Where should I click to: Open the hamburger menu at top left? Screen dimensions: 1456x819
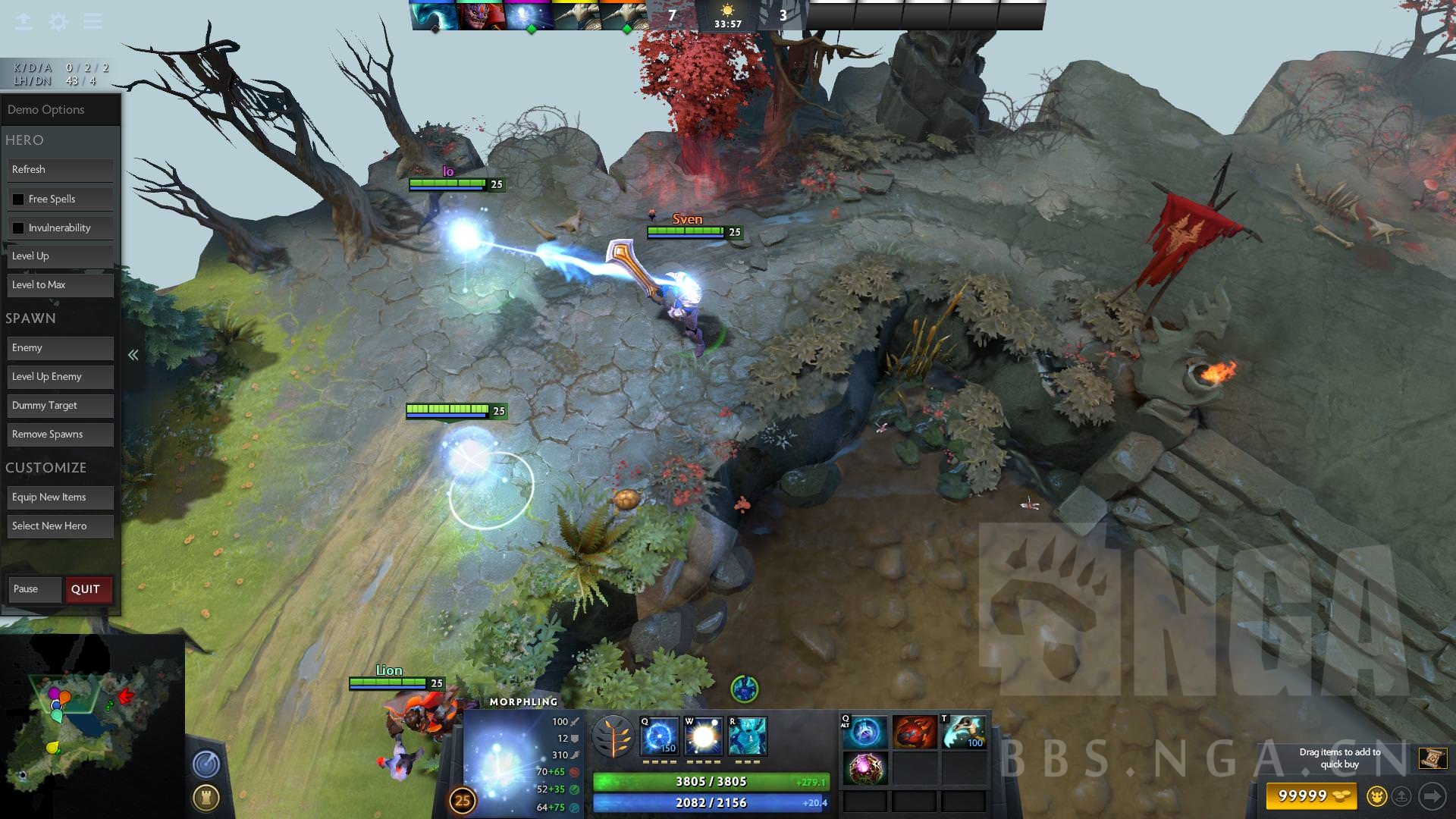[93, 21]
